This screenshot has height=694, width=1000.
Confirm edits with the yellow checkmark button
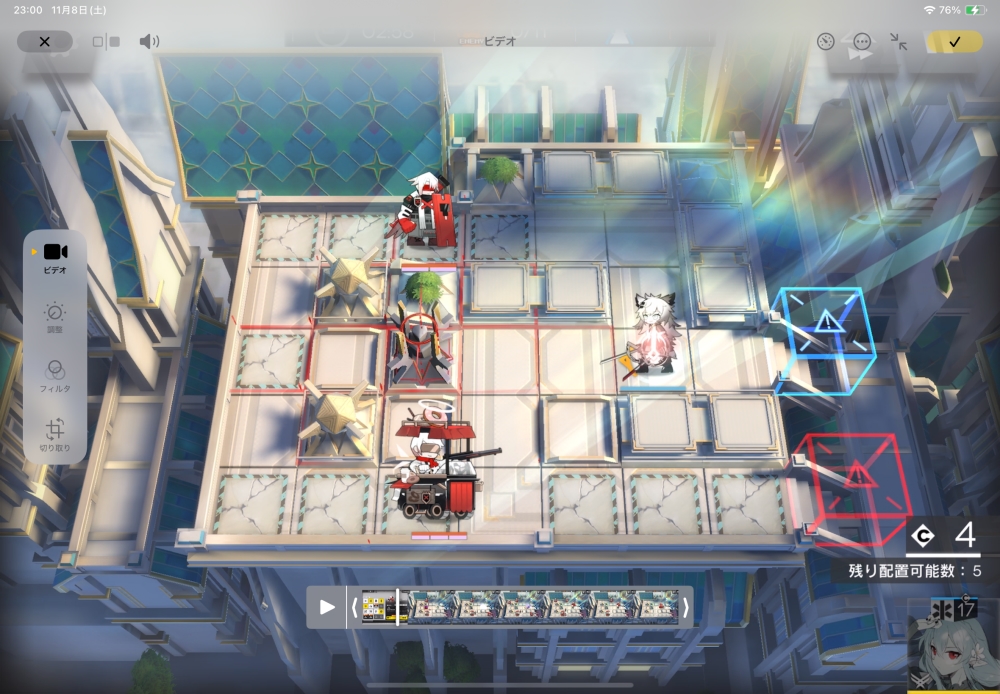[x=954, y=42]
